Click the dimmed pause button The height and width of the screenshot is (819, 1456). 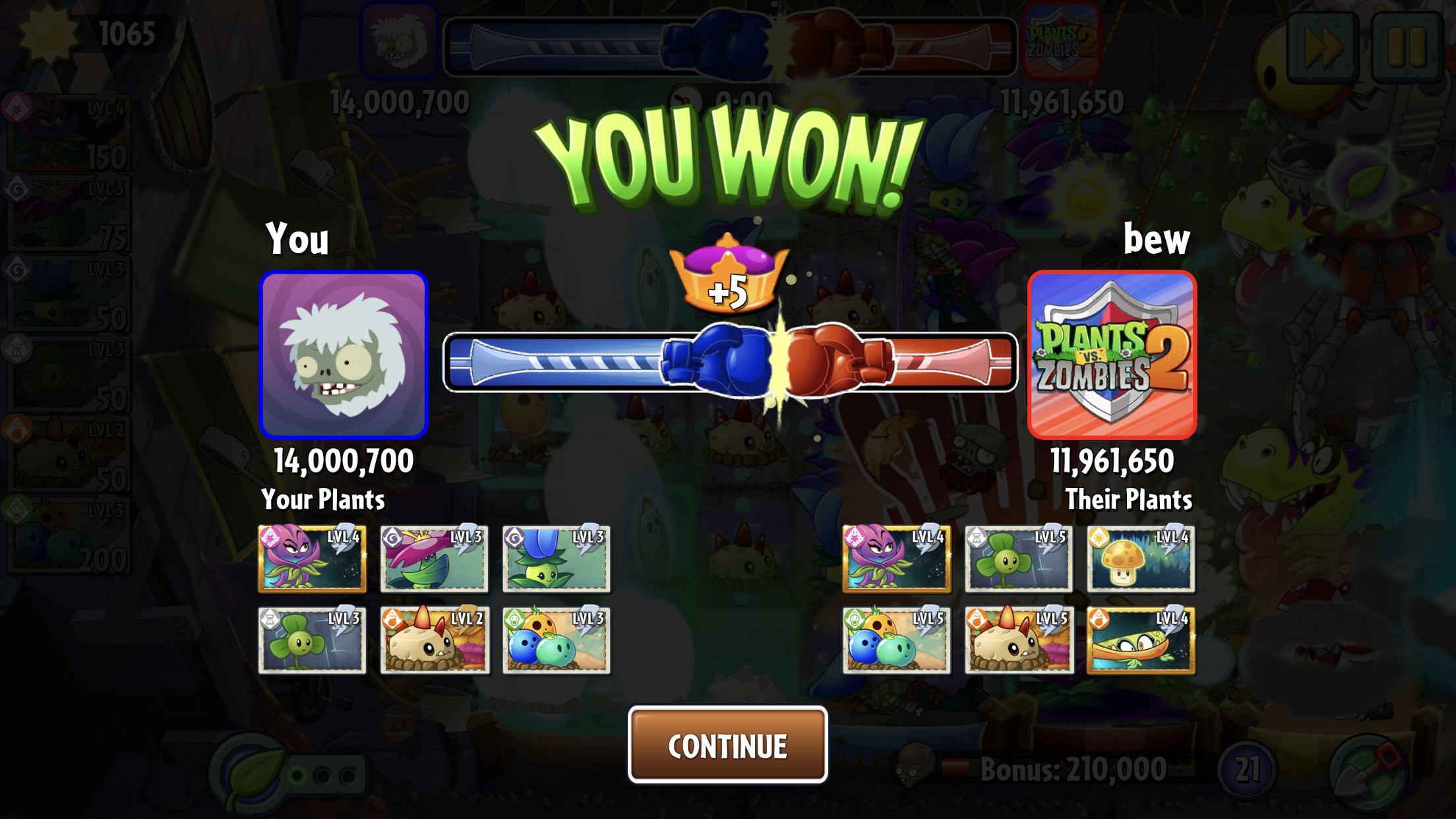tap(1407, 47)
